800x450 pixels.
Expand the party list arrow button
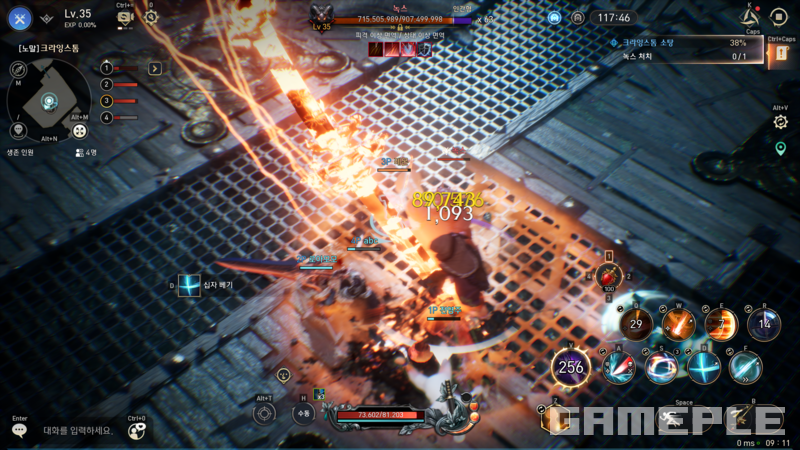pos(155,68)
